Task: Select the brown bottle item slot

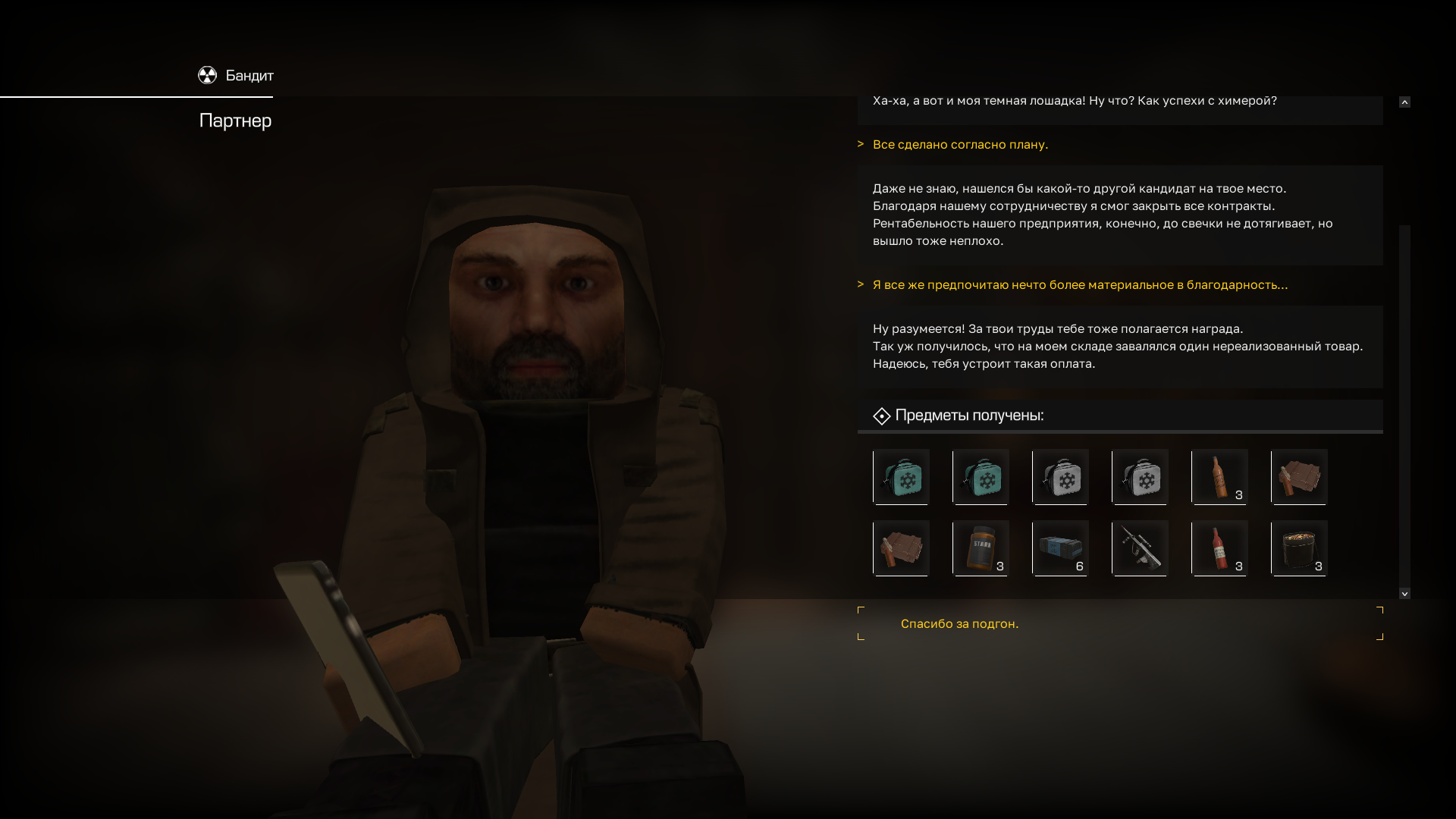Action: [x=1219, y=476]
